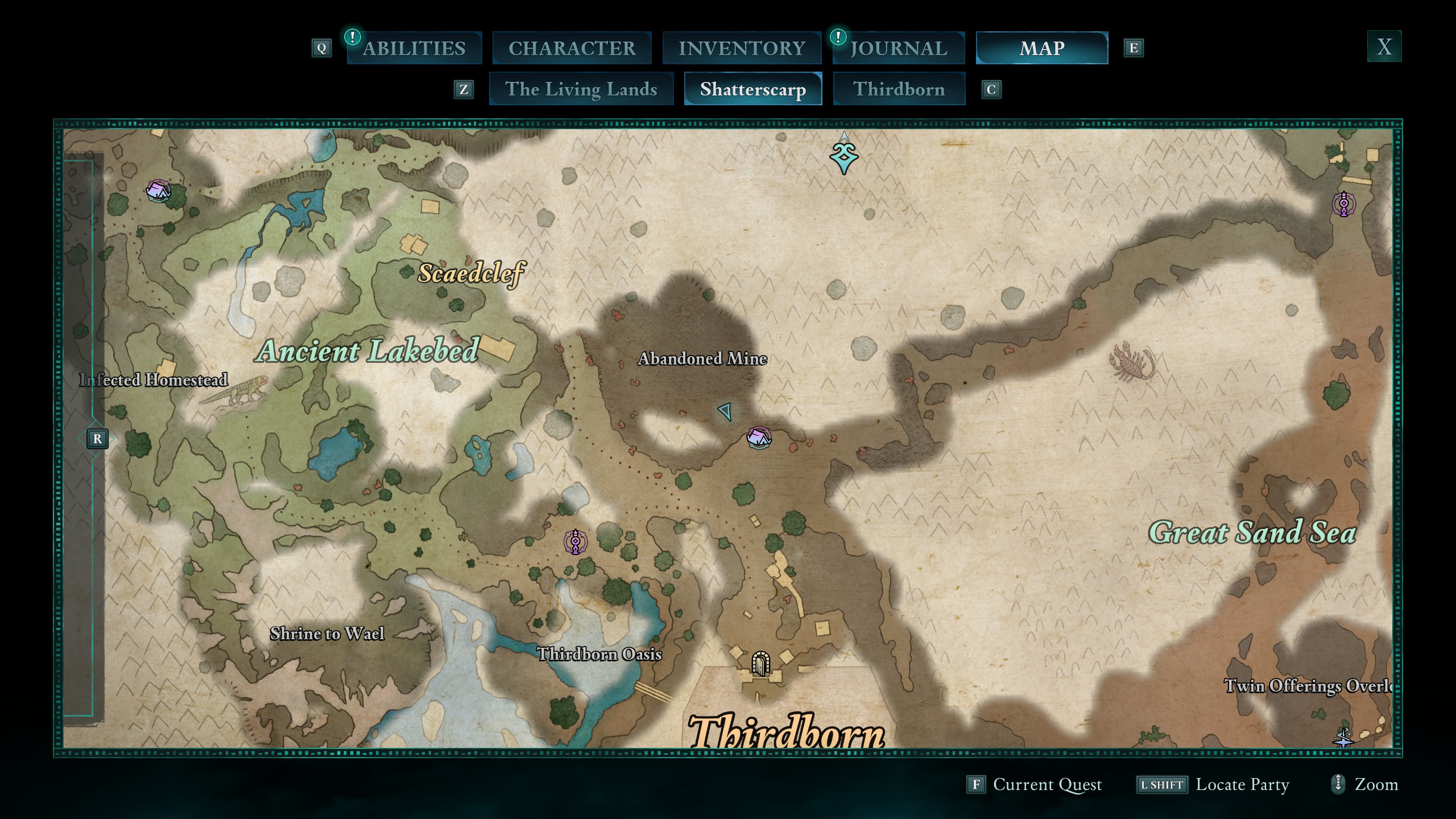The height and width of the screenshot is (819, 1456).
Task: View The Living Lands map
Action: [581, 89]
